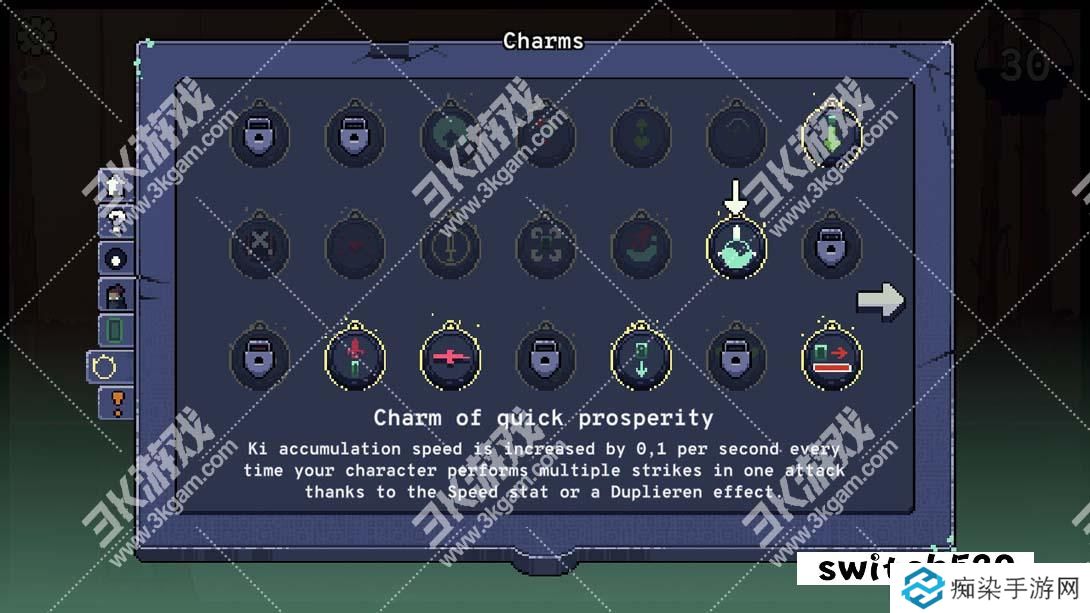1090x613 pixels.
Task: Switch to the green rectangle side tab
Action: click(x=115, y=330)
